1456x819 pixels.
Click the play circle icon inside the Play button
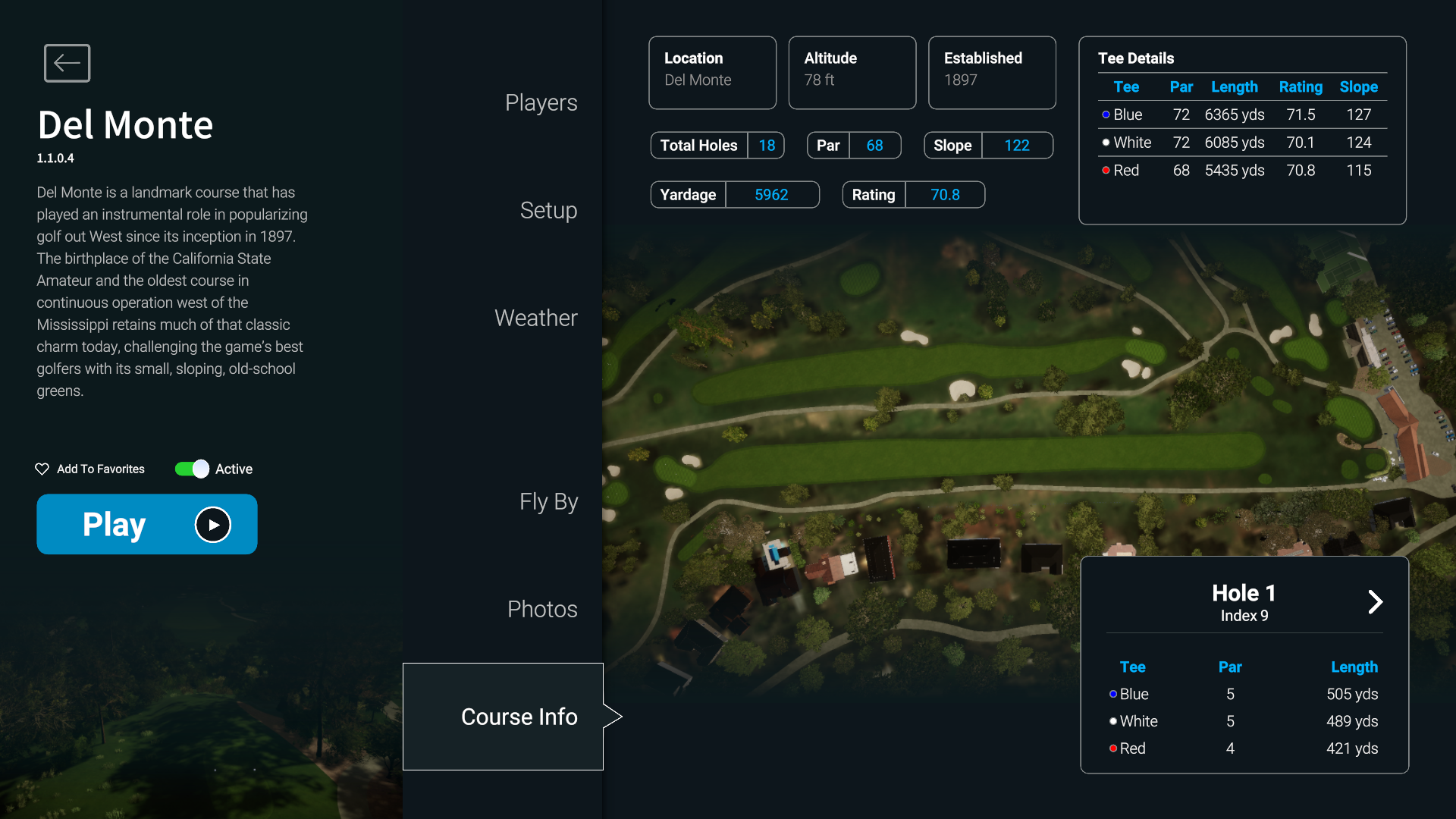coord(212,524)
